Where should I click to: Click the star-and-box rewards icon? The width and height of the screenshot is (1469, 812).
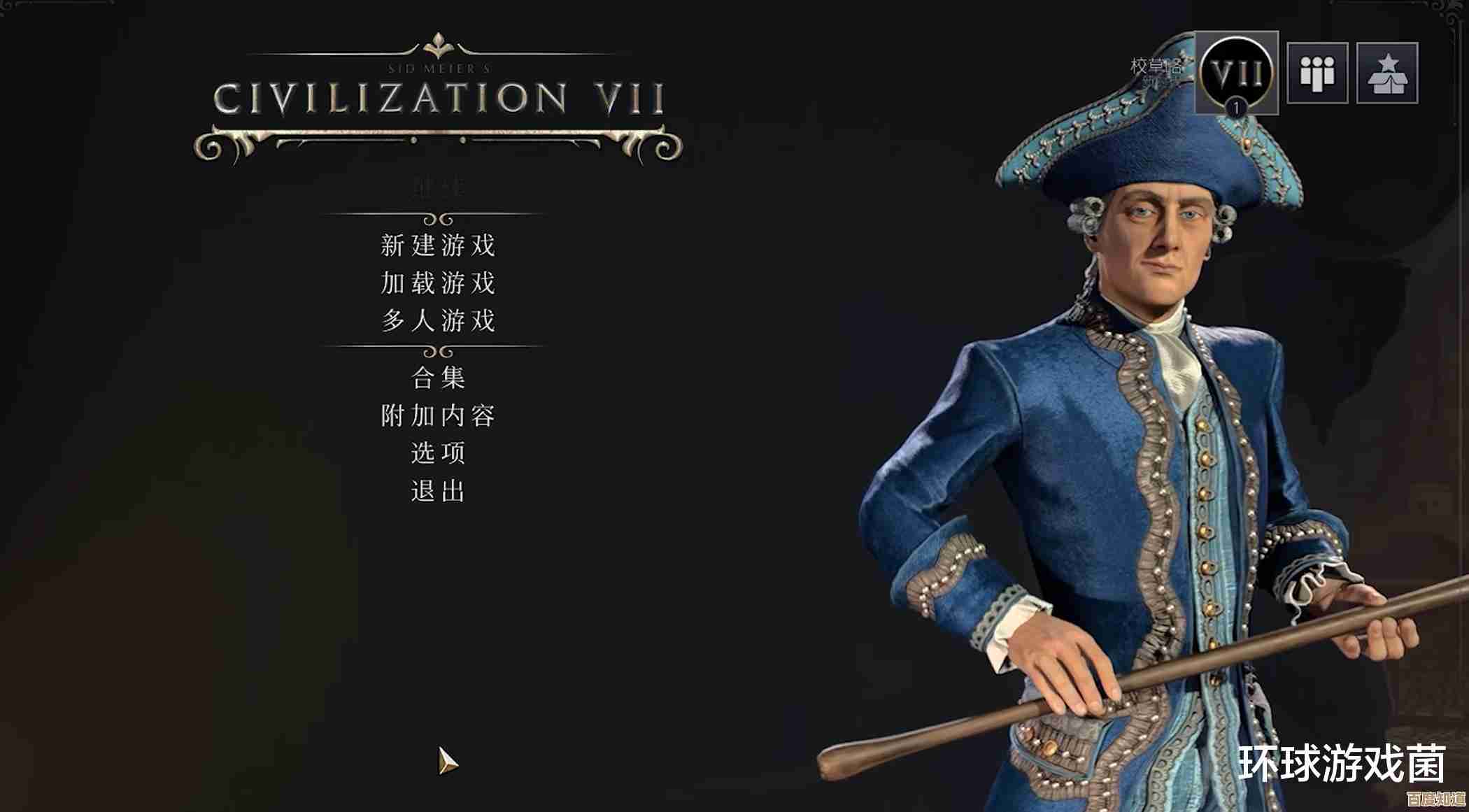point(1387,73)
